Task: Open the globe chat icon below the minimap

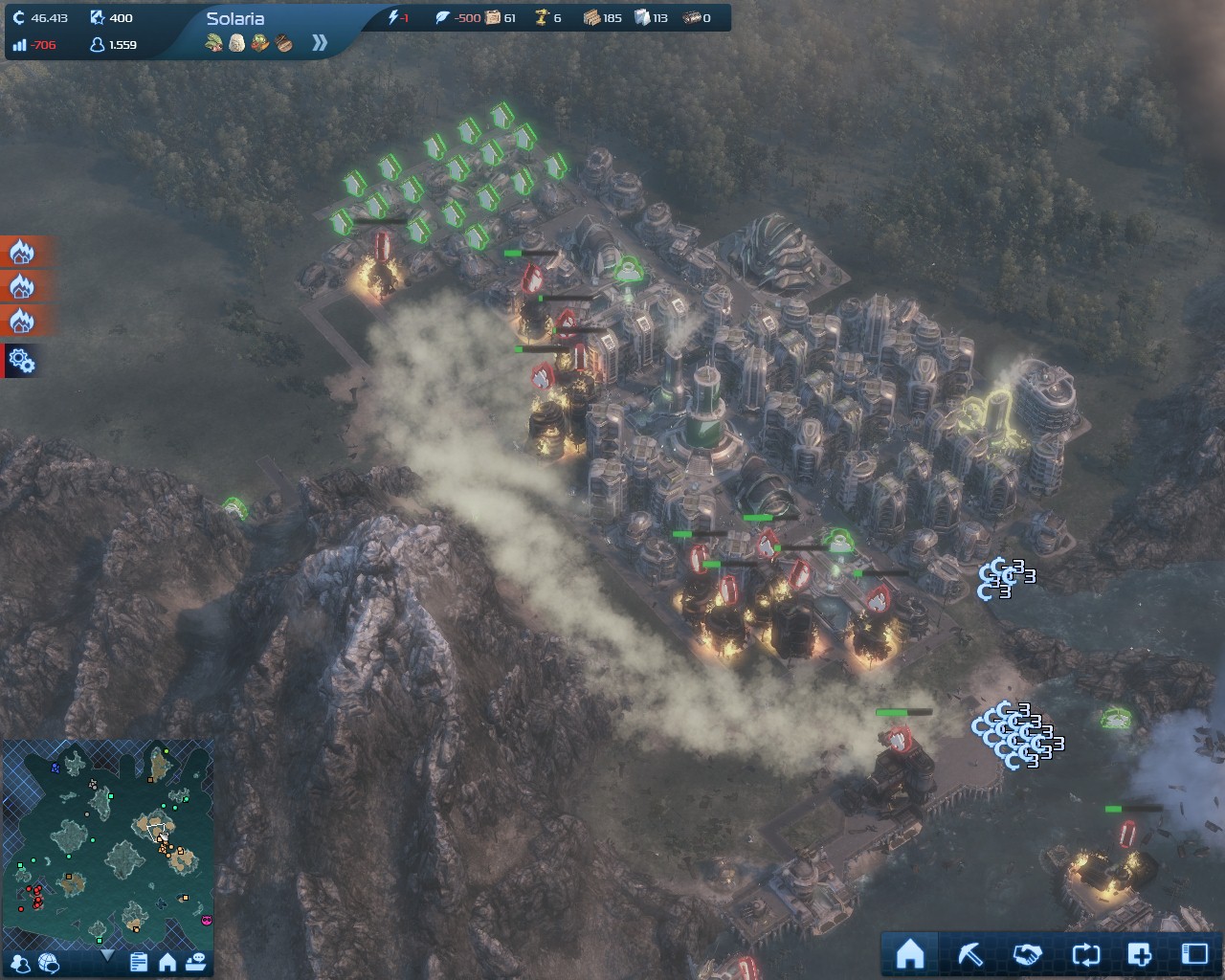Action: pos(50,962)
